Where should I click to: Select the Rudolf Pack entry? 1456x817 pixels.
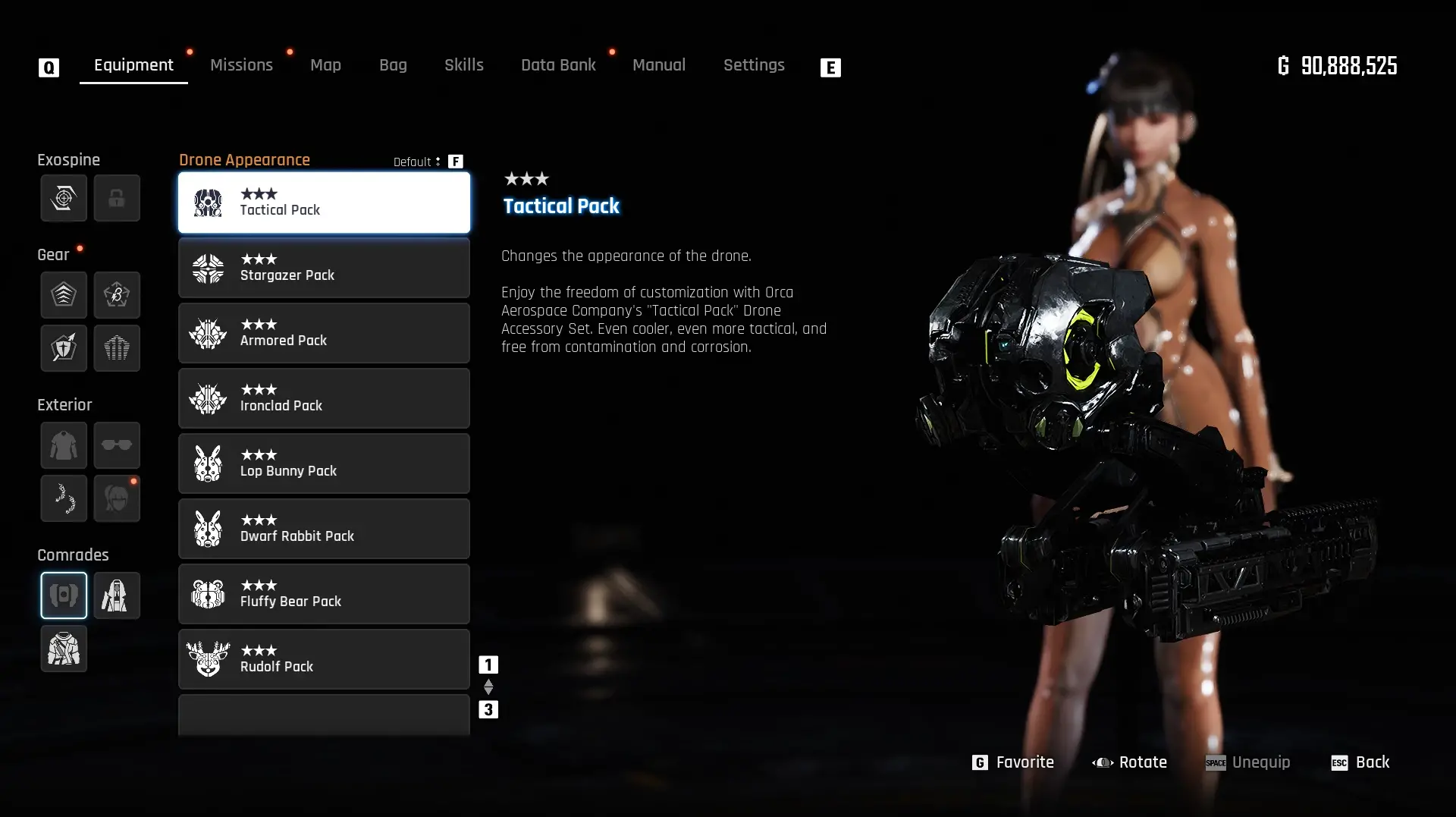tap(324, 659)
